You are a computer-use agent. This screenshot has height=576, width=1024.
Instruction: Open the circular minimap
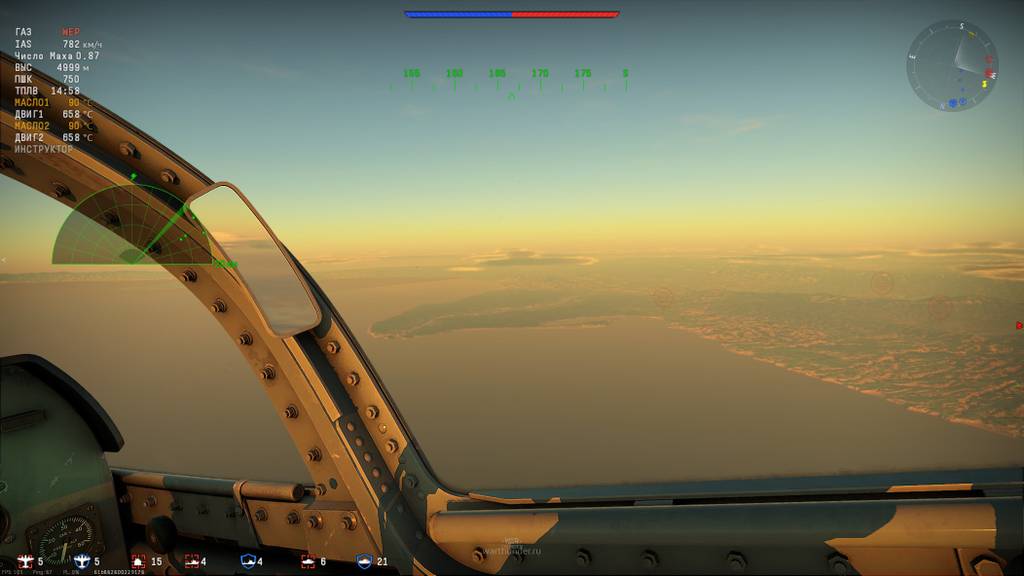(x=952, y=65)
